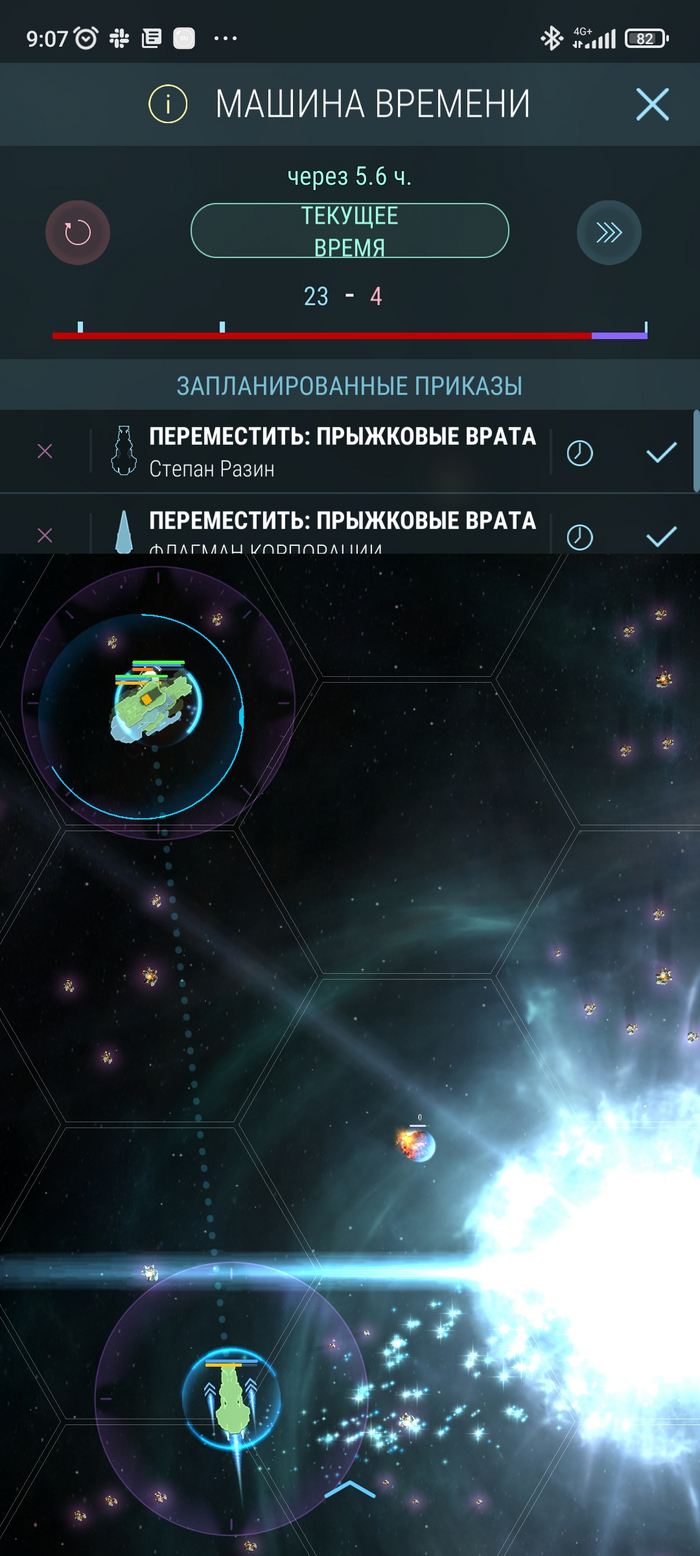The image size is (700, 1556).
Task: Tap the circular rewind arrow button
Action: point(78,233)
